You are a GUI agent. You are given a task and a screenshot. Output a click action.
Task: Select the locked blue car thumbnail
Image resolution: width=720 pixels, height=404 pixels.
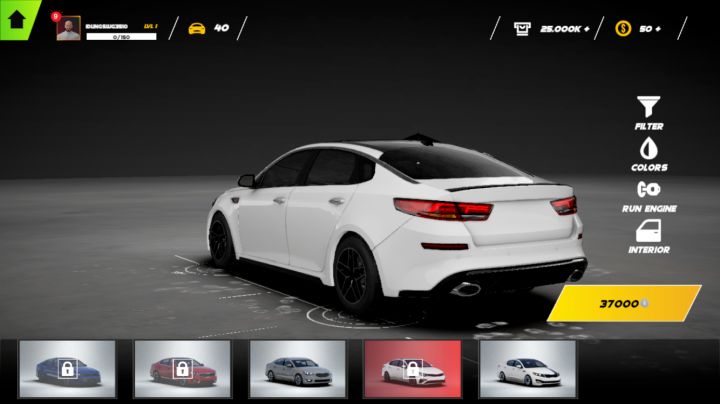coord(67,369)
